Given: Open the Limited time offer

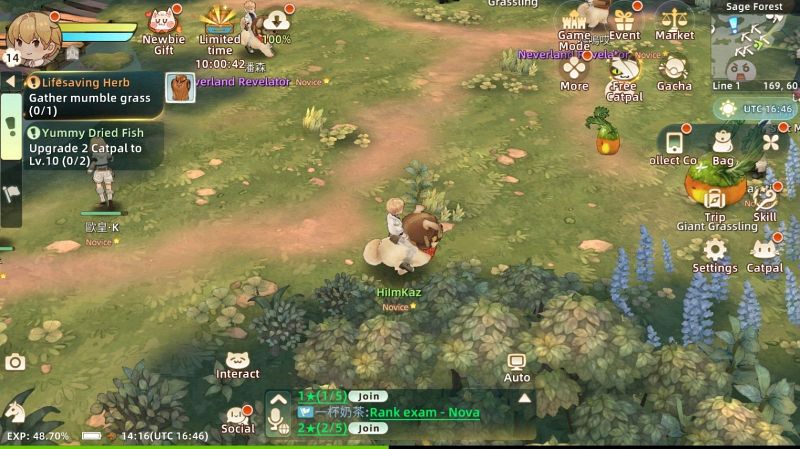Looking at the screenshot, I should pos(220,24).
